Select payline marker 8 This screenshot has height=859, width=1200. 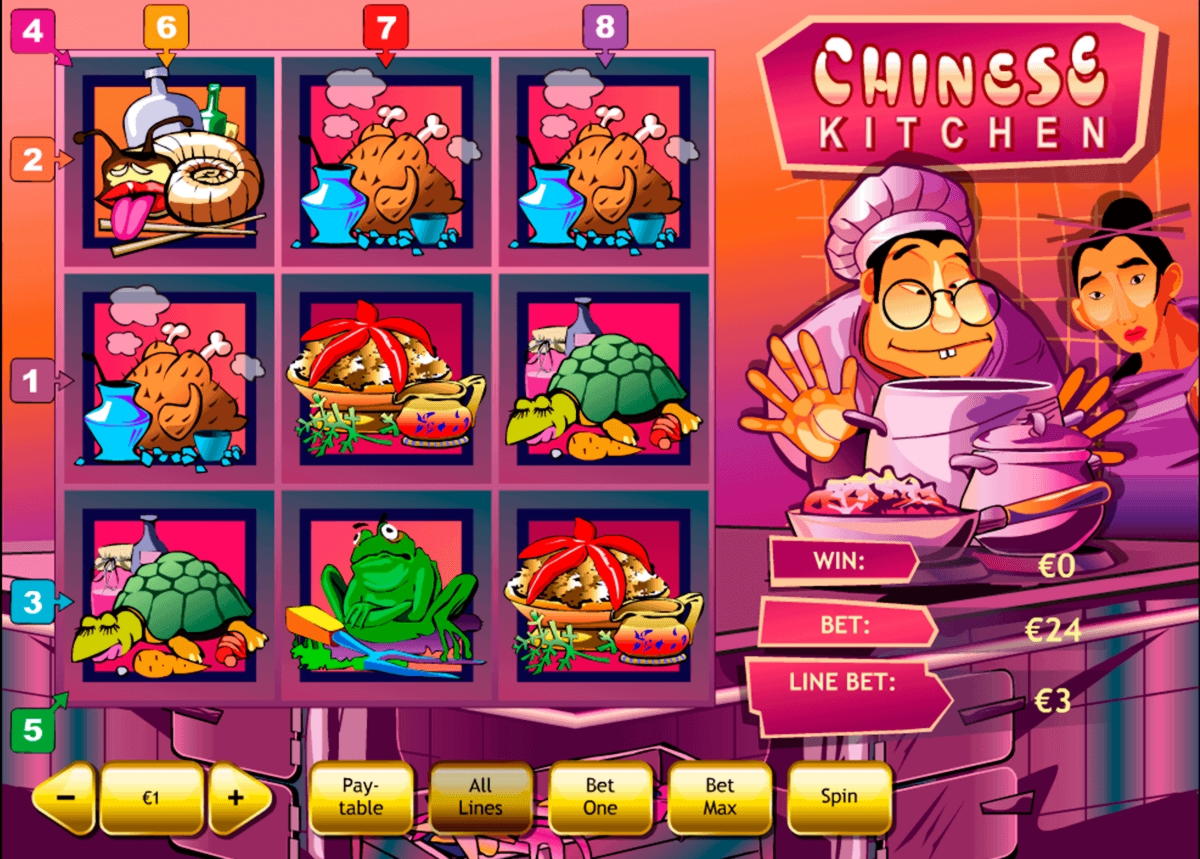pyautogui.click(x=604, y=25)
